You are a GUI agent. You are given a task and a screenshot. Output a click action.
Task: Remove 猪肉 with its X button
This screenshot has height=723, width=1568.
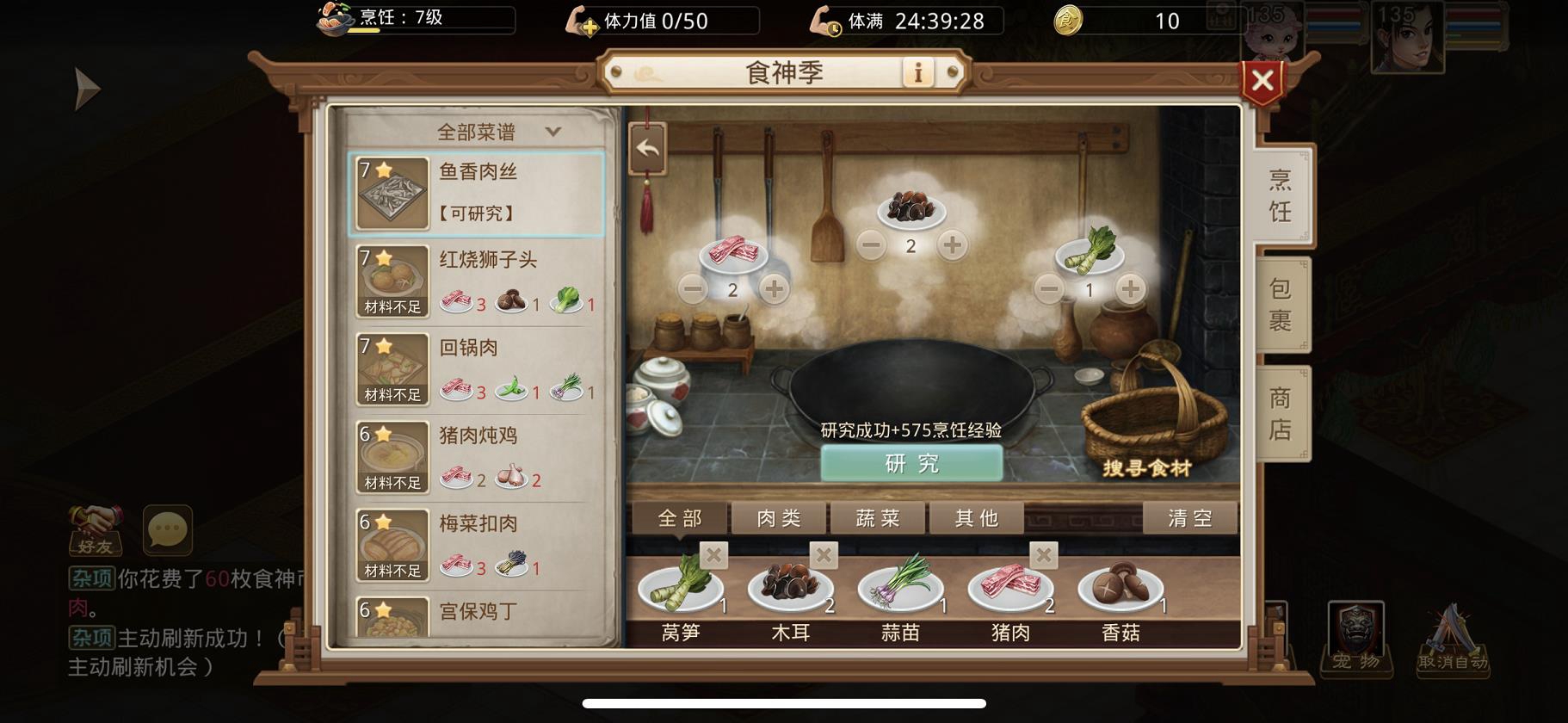[1043, 556]
